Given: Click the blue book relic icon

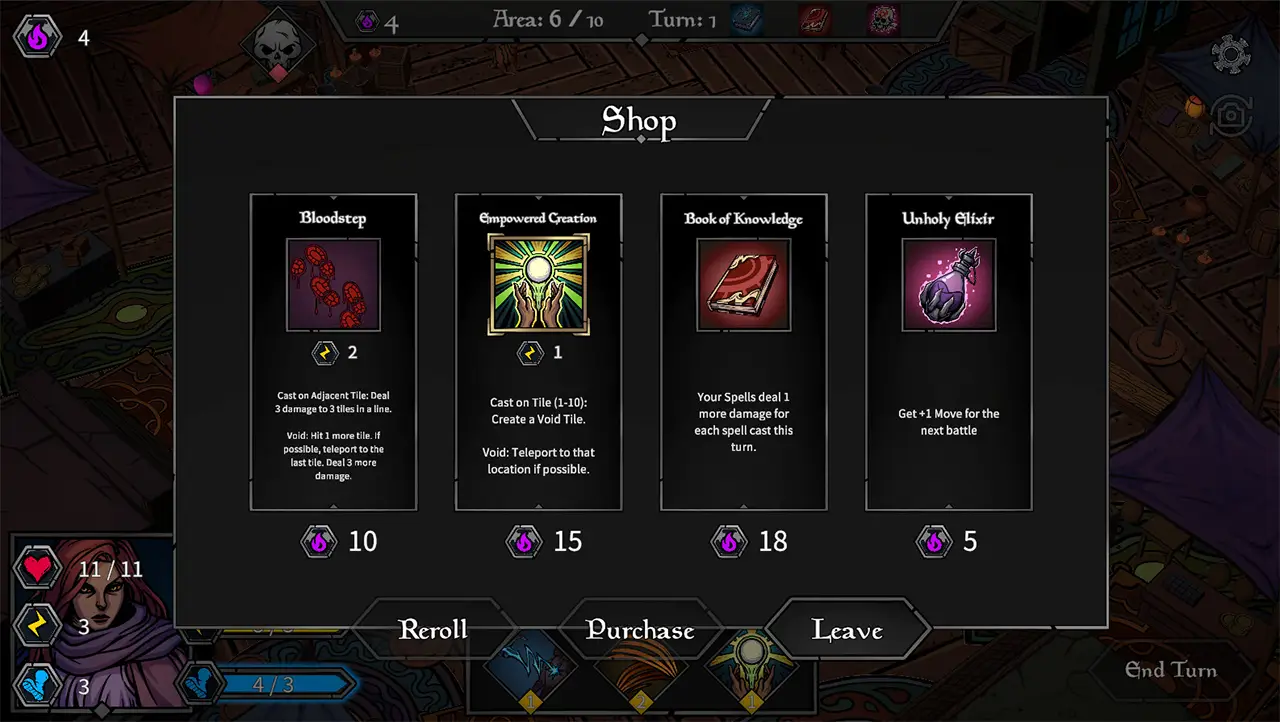Looking at the screenshot, I should pyautogui.click(x=746, y=20).
